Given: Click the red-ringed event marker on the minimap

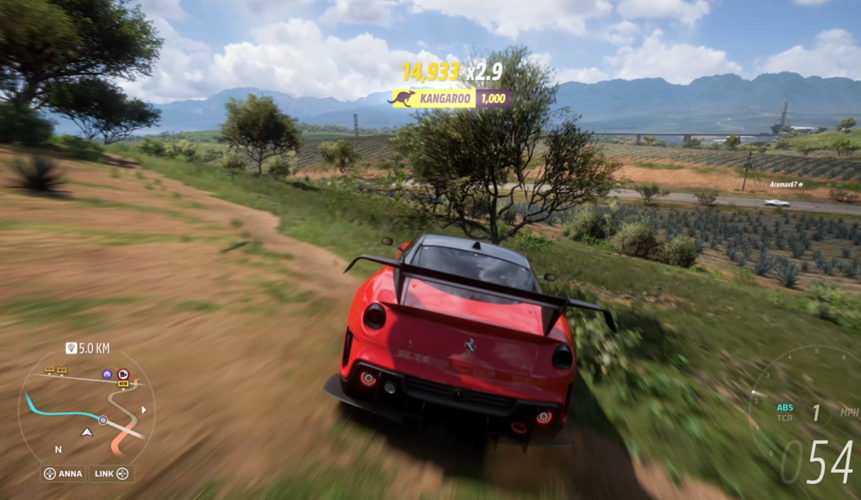Looking at the screenshot, I should [123, 373].
